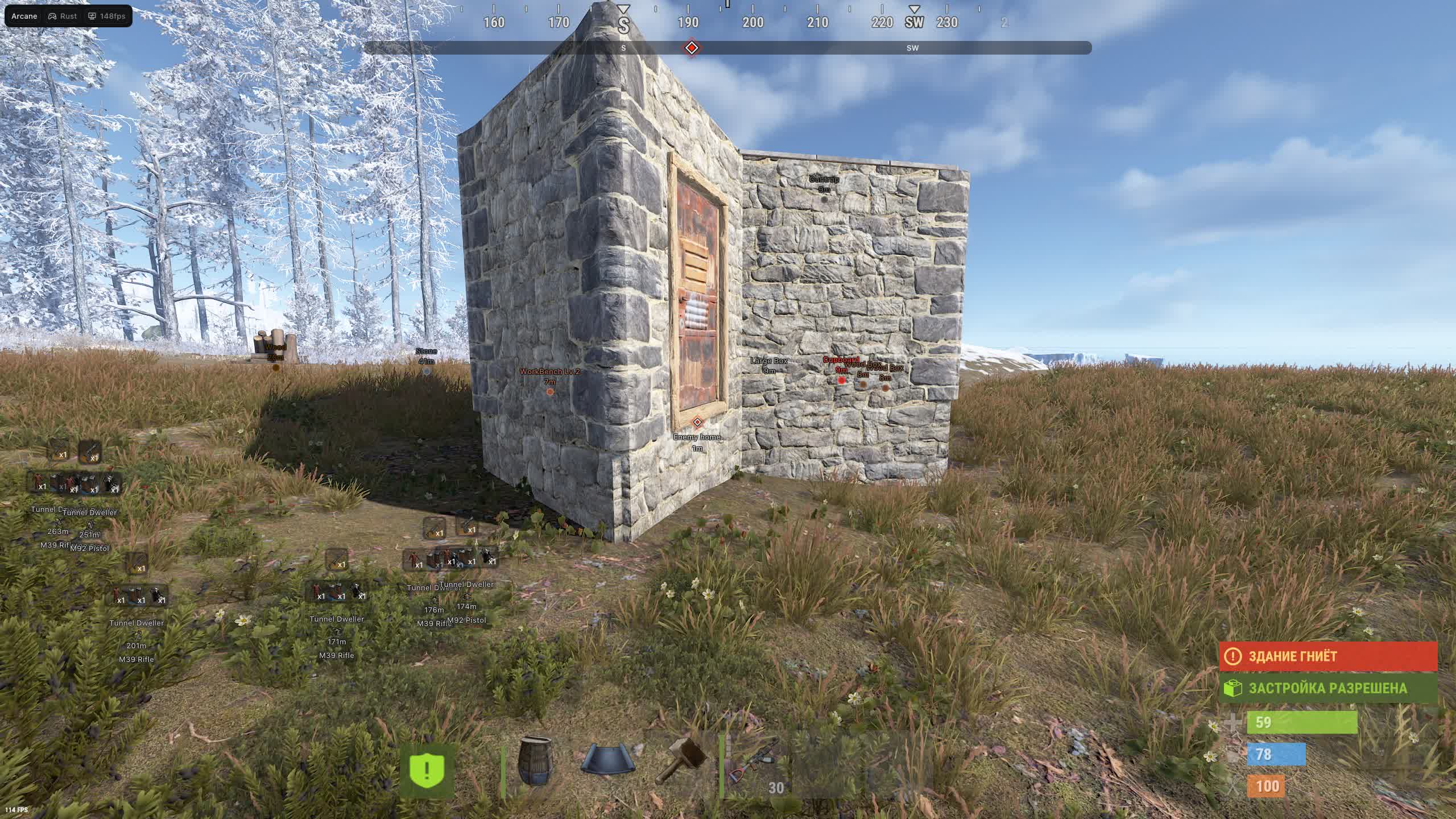1456x819 pixels.
Task: Click the Enemy home diamond marker
Action: [697, 423]
